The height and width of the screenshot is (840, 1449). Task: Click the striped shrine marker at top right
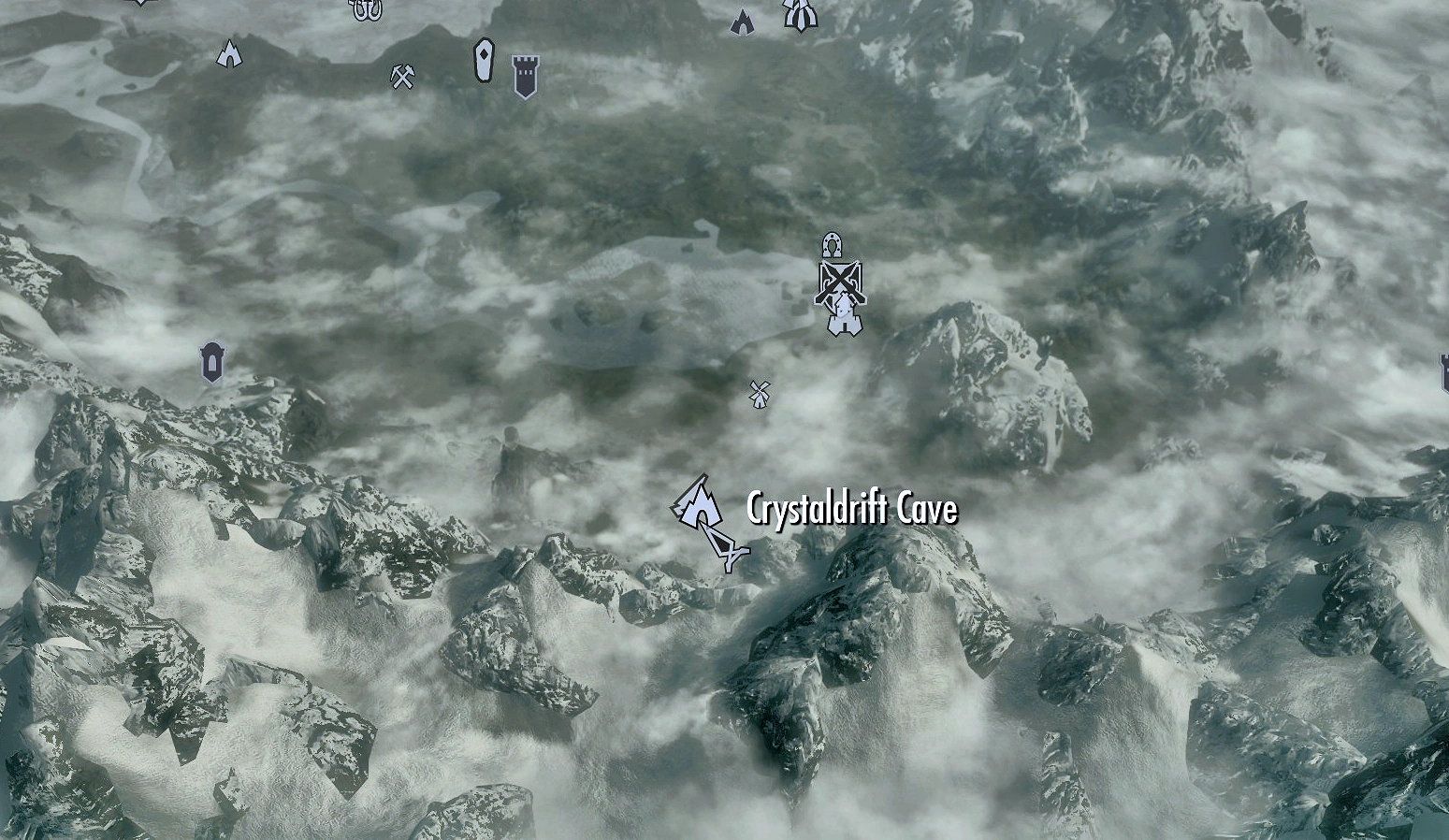[x=801, y=14]
